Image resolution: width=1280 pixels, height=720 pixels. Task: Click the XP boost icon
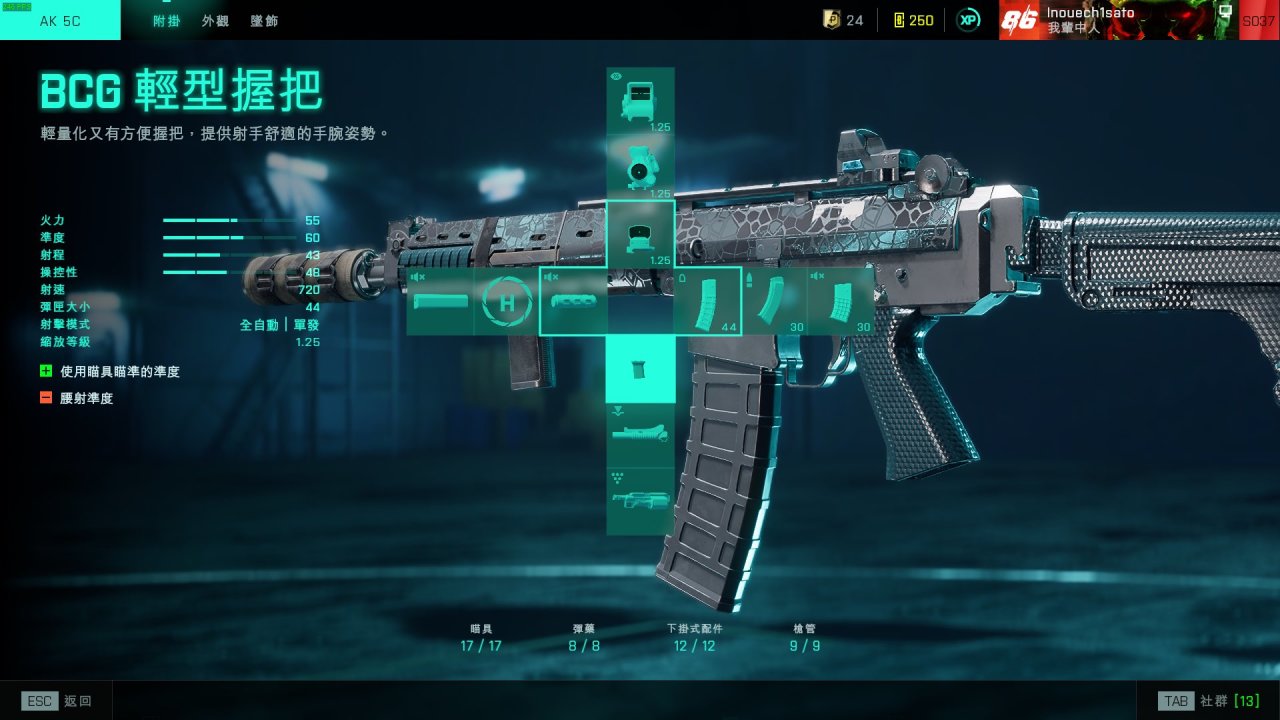pyautogui.click(x=968, y=20)
